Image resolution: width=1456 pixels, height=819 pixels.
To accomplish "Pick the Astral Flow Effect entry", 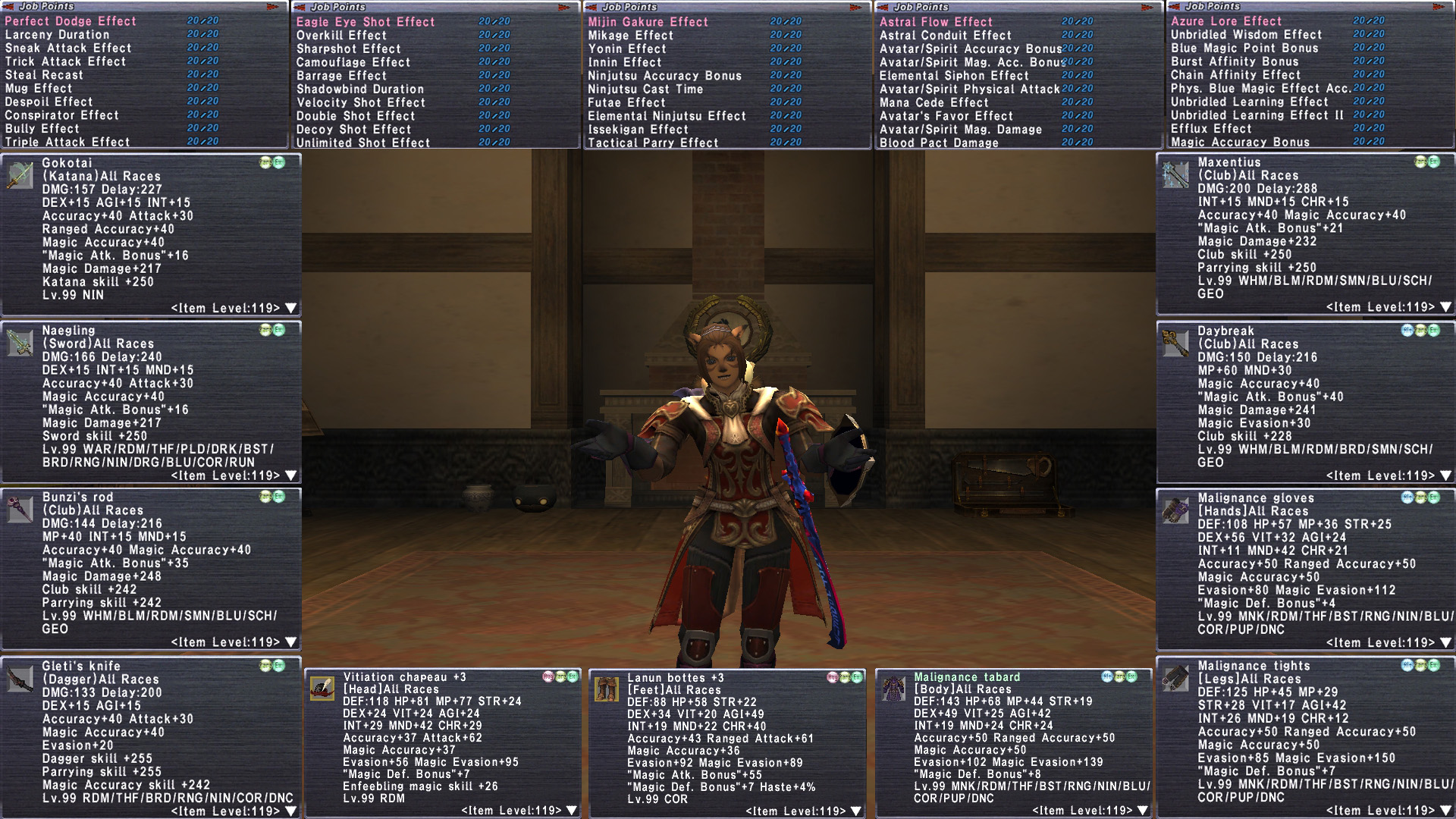I will click(x=936, y=22).
